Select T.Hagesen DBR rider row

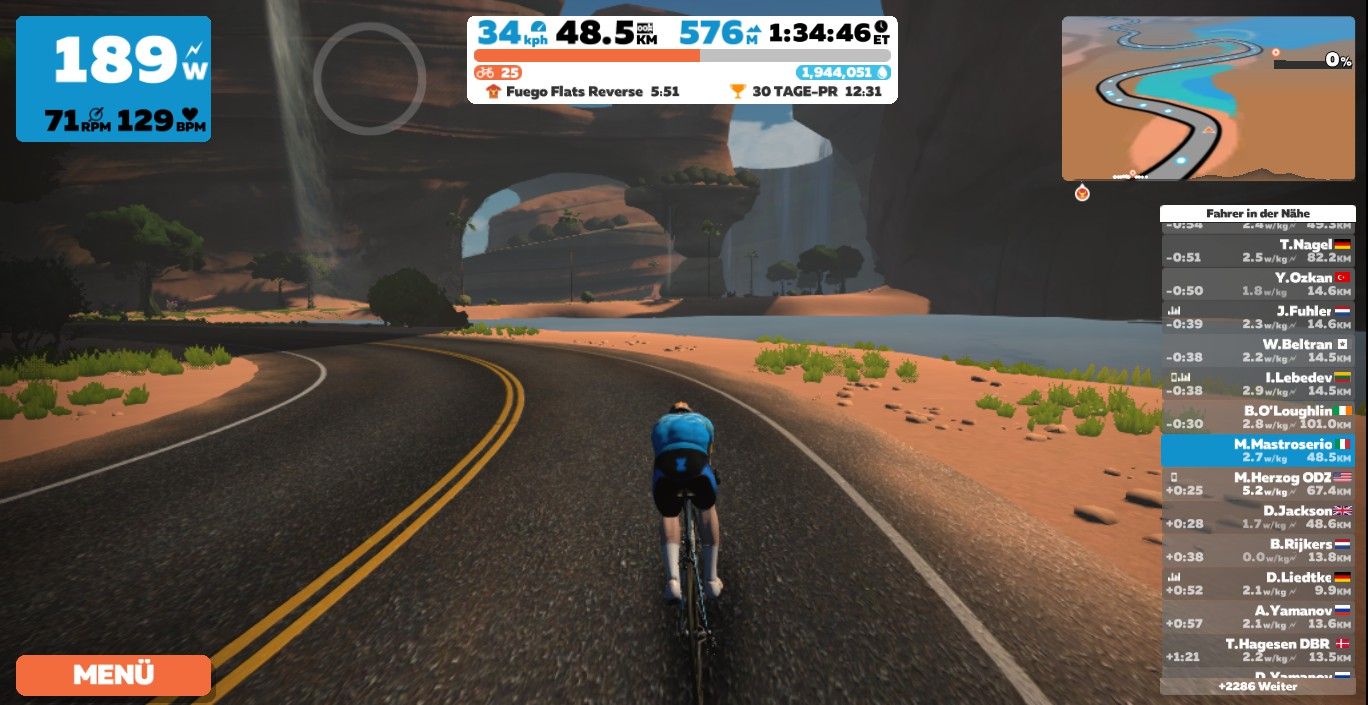point(1257,650)
